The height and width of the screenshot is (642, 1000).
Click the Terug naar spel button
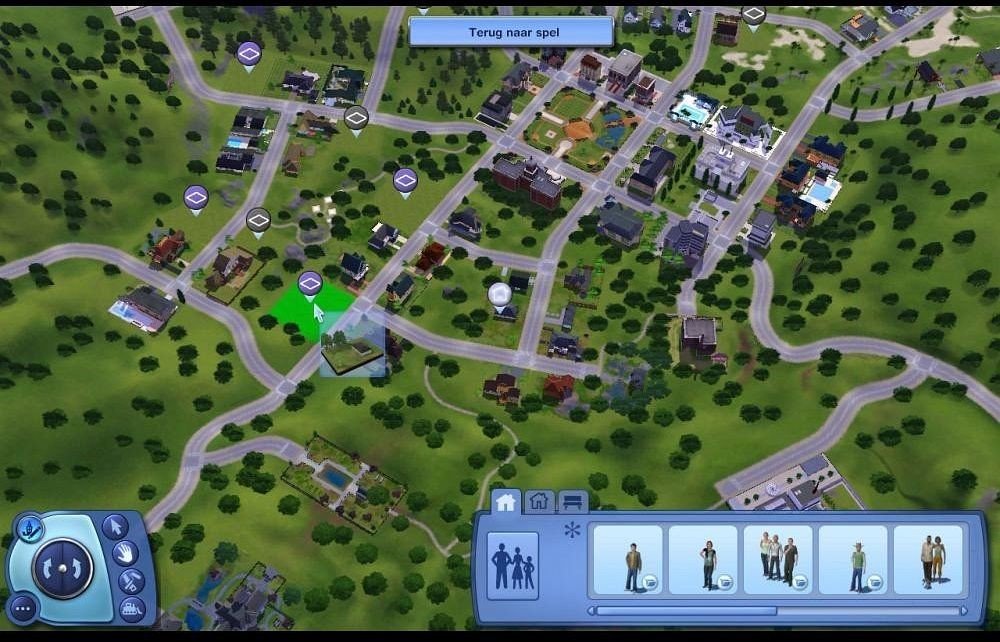click(511, 32)
